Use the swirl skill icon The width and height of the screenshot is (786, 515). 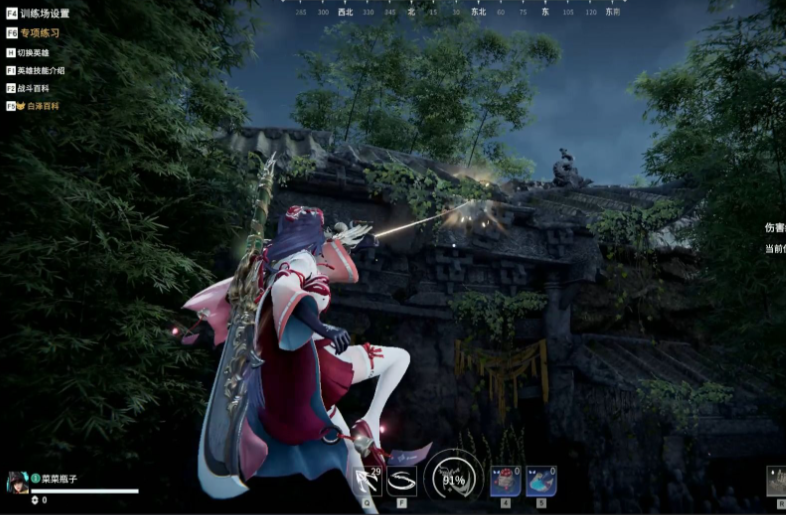tap(402, 481)
